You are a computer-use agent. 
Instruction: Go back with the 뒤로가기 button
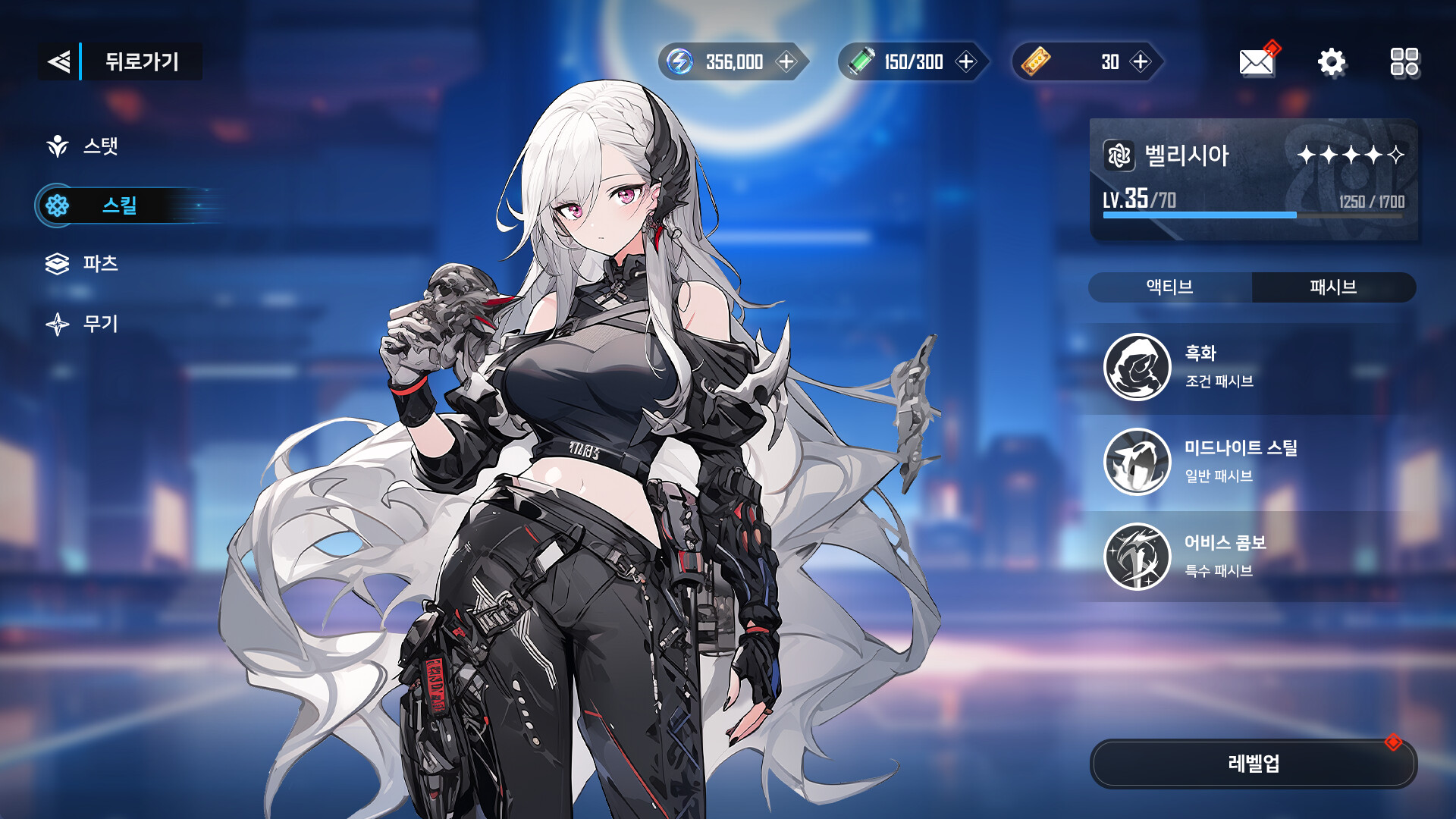(x=120, y=61)
